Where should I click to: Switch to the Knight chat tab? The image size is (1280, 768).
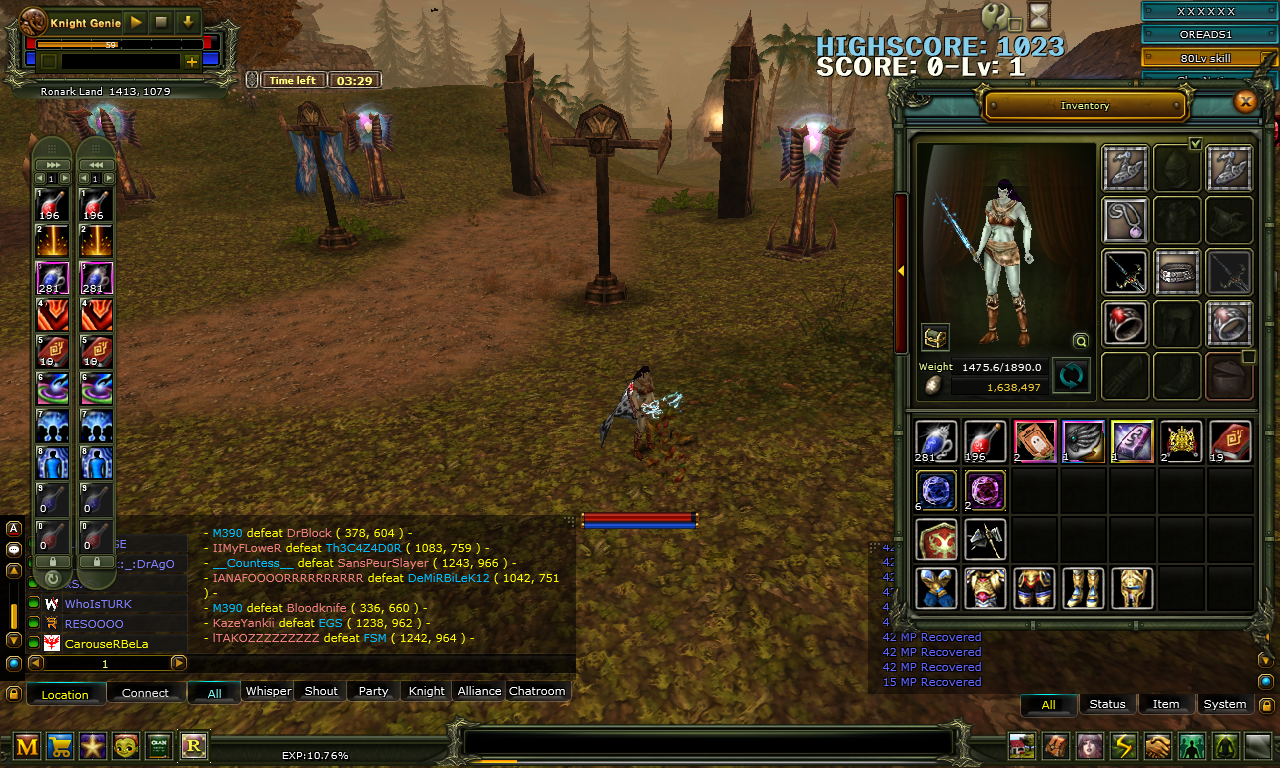pos(427,691)
